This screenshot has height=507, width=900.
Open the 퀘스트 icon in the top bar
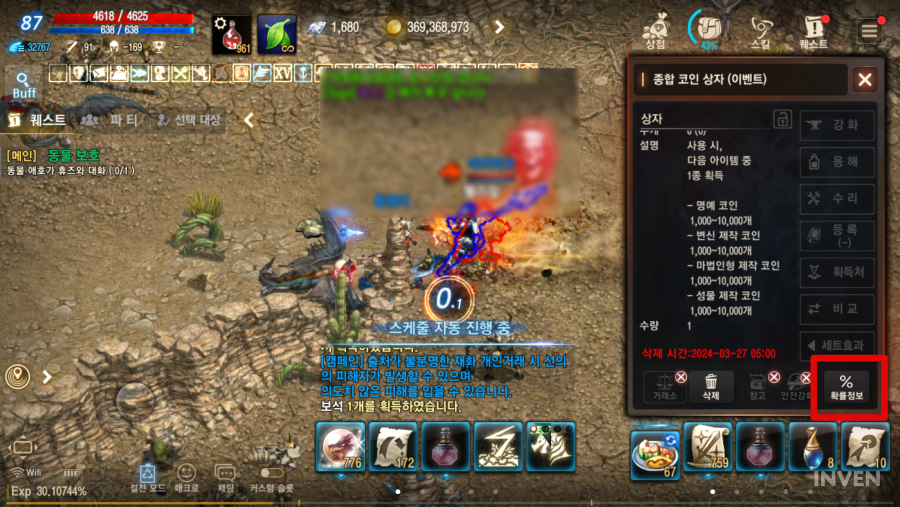pyautogui.click(x=813, y=30)
